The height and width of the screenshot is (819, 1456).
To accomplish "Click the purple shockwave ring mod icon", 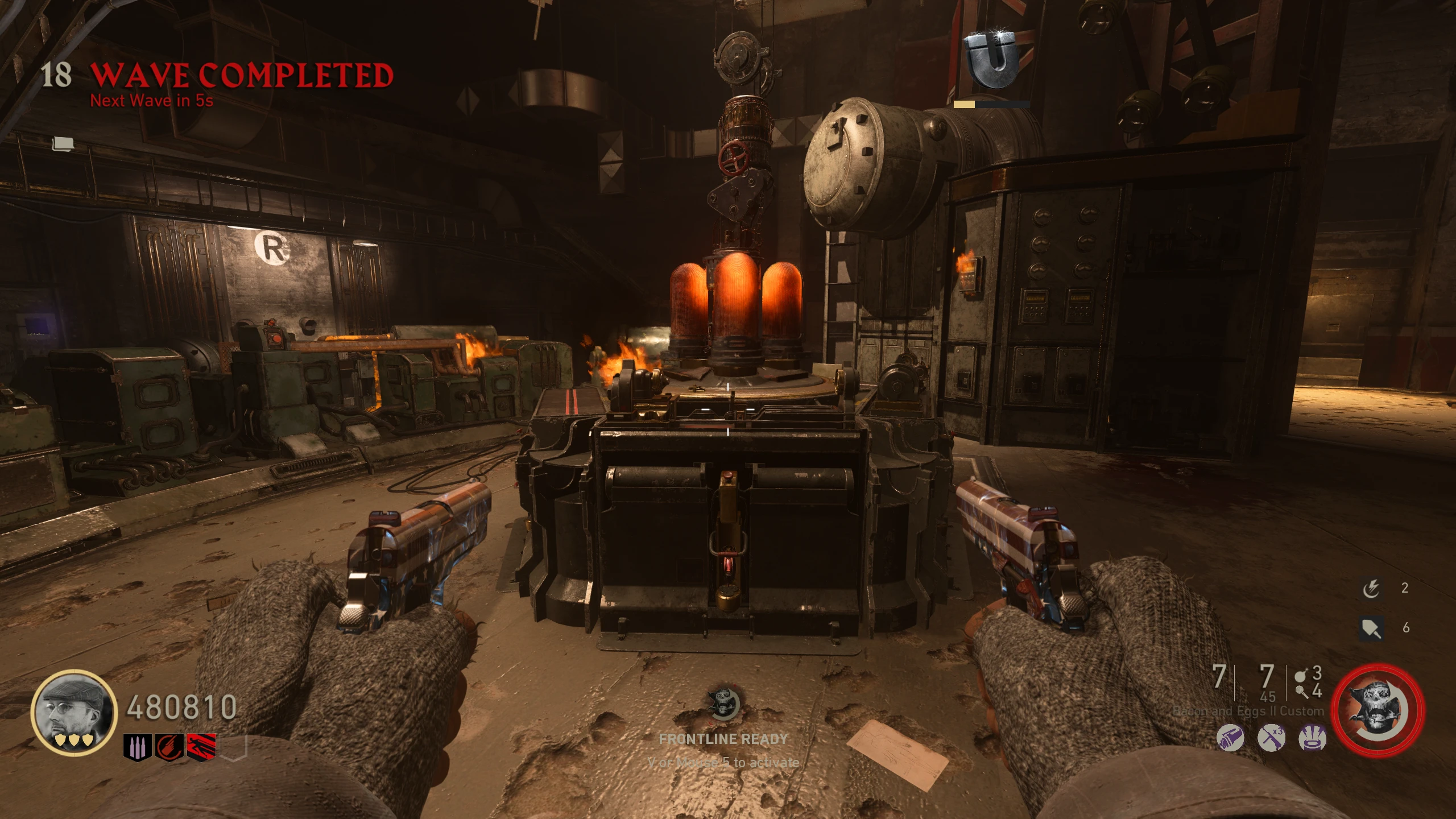I will click(x=1313, y=739).
